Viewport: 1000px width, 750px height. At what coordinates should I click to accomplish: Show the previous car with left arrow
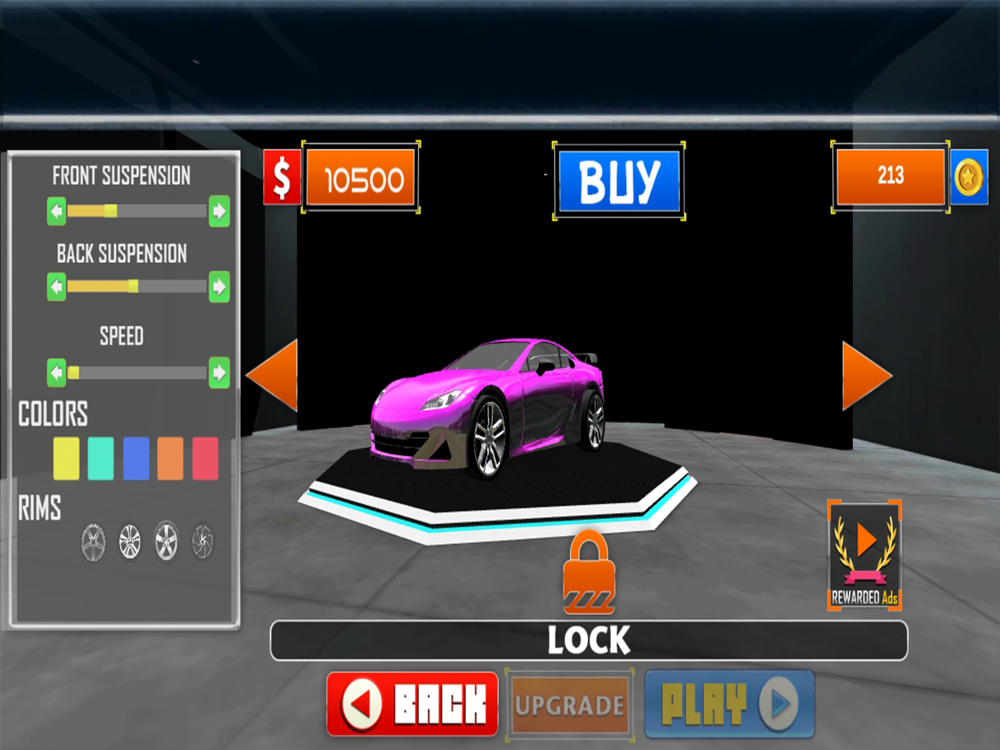[273, 375]
